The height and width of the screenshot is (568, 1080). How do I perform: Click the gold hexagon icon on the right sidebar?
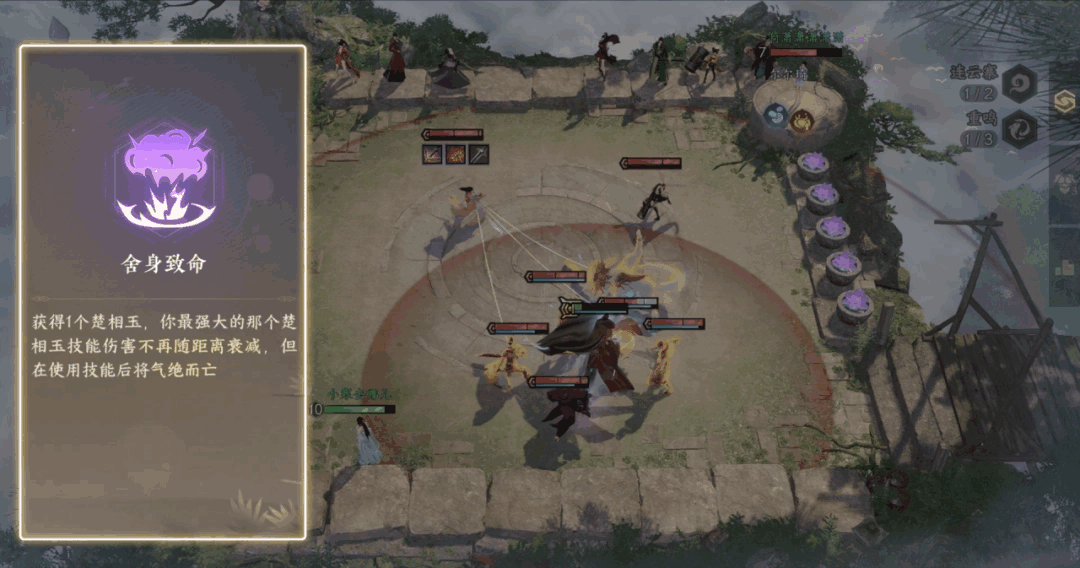point(1066,103)
